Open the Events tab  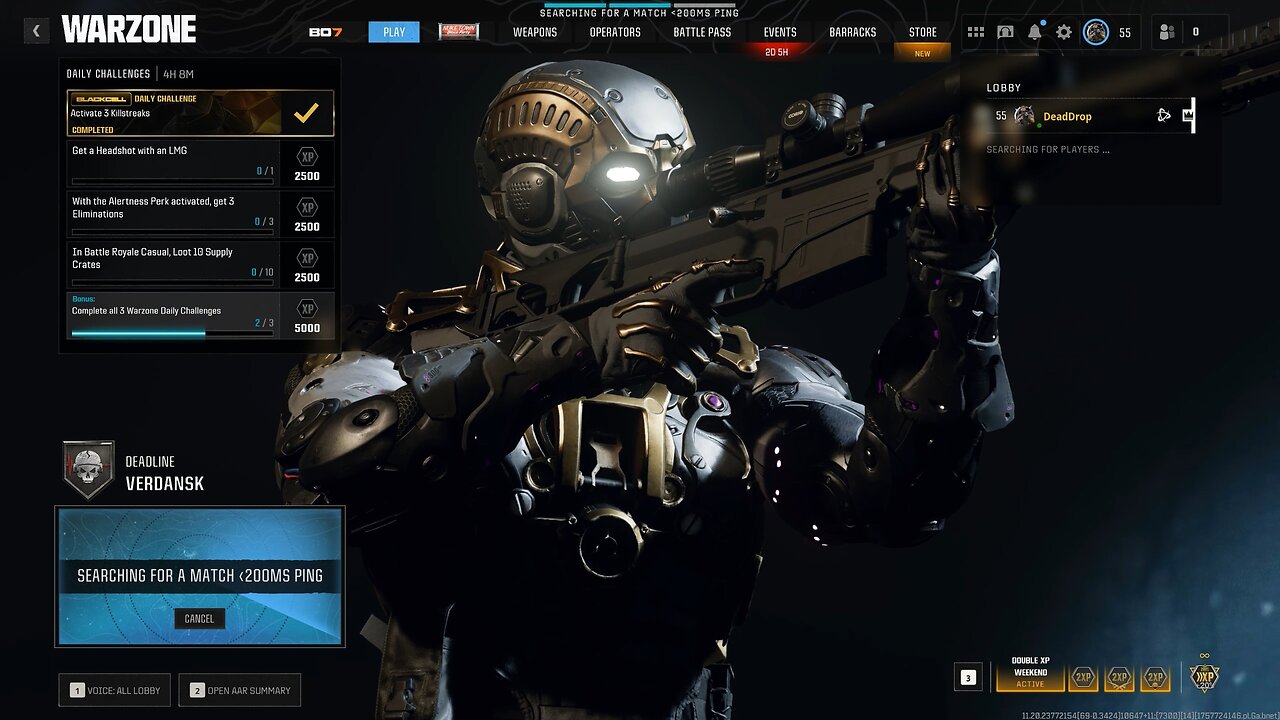pos(780,32)
